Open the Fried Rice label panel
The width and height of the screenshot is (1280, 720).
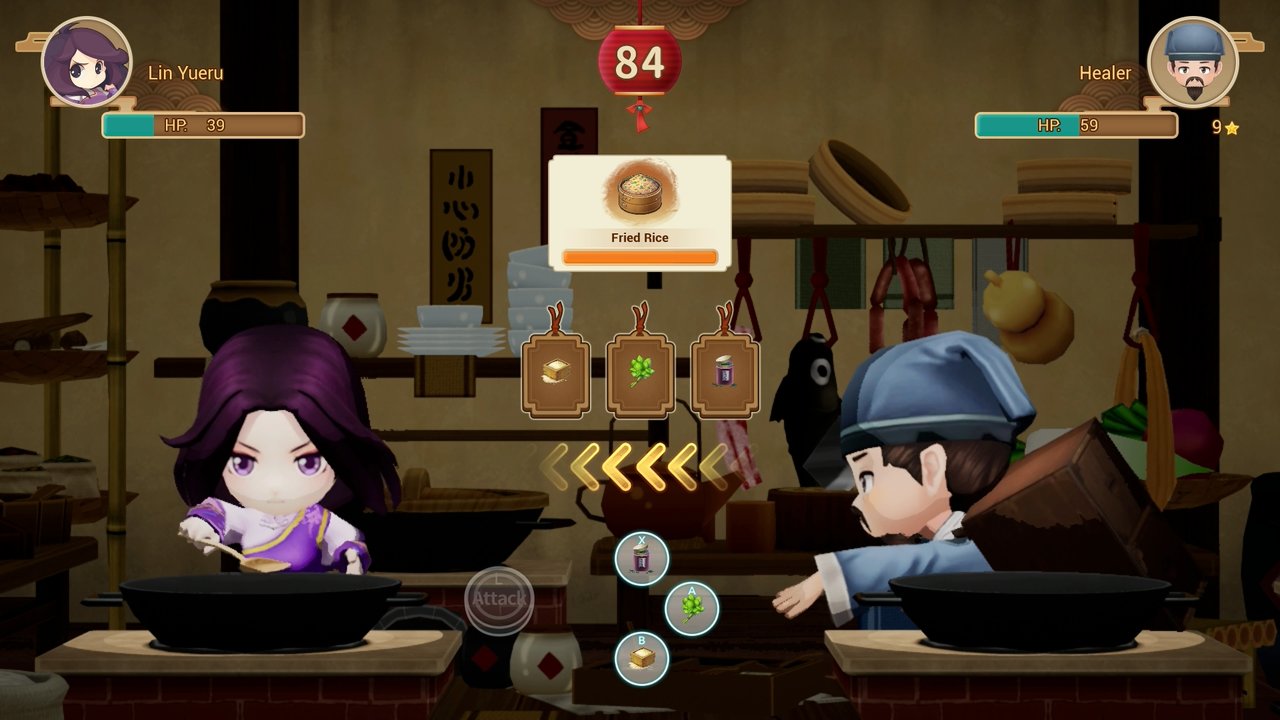pos(640,237)
